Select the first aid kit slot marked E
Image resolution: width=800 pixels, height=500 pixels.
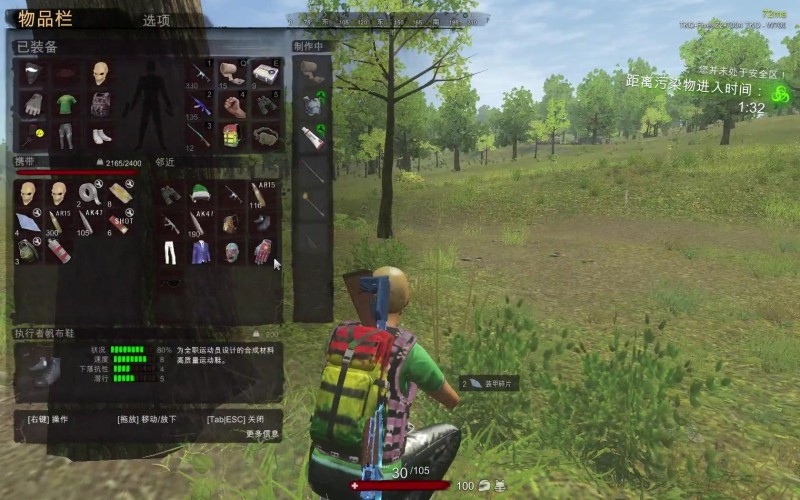pyautogui.click(x=265, y=74)
